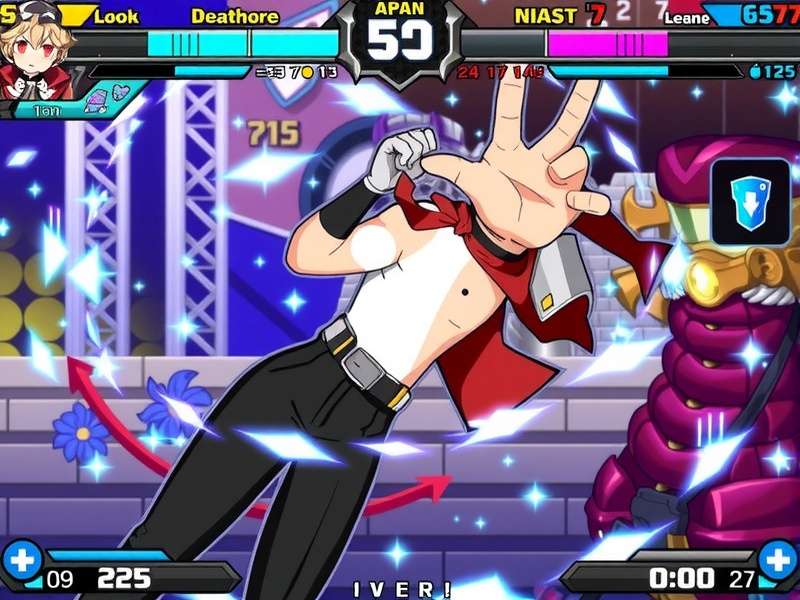Click the plus button beside the 225 counter
The height and width of the screenshot is (600, 800).
(21, 559)
